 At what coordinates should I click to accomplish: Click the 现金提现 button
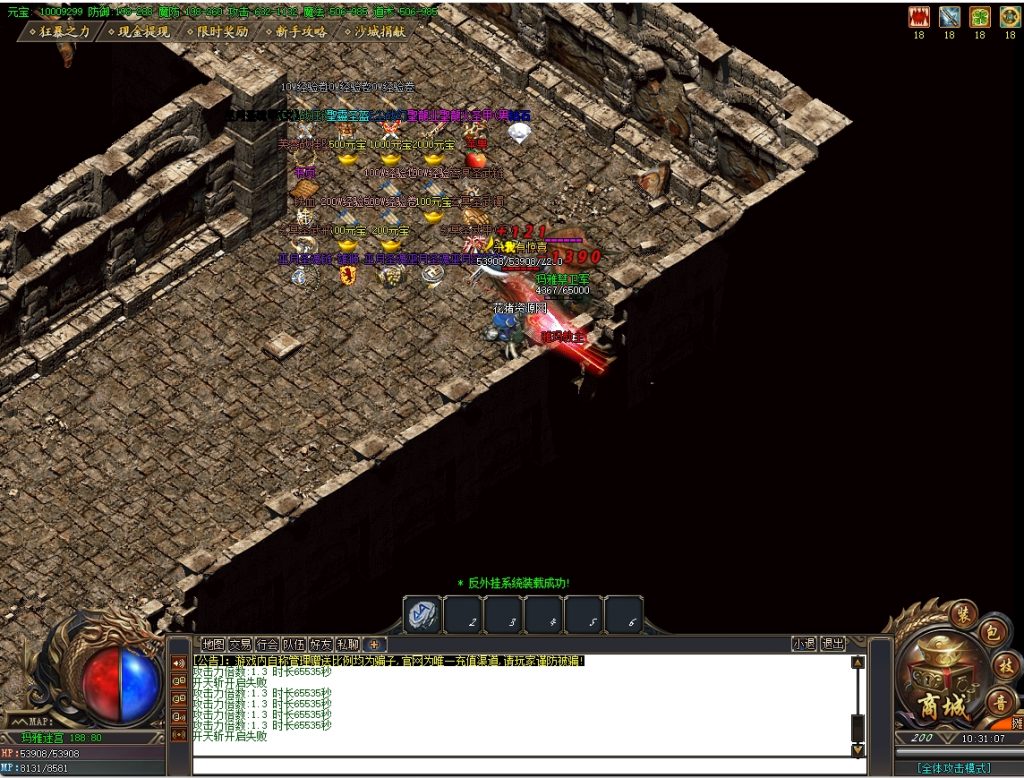coord(137,32)
